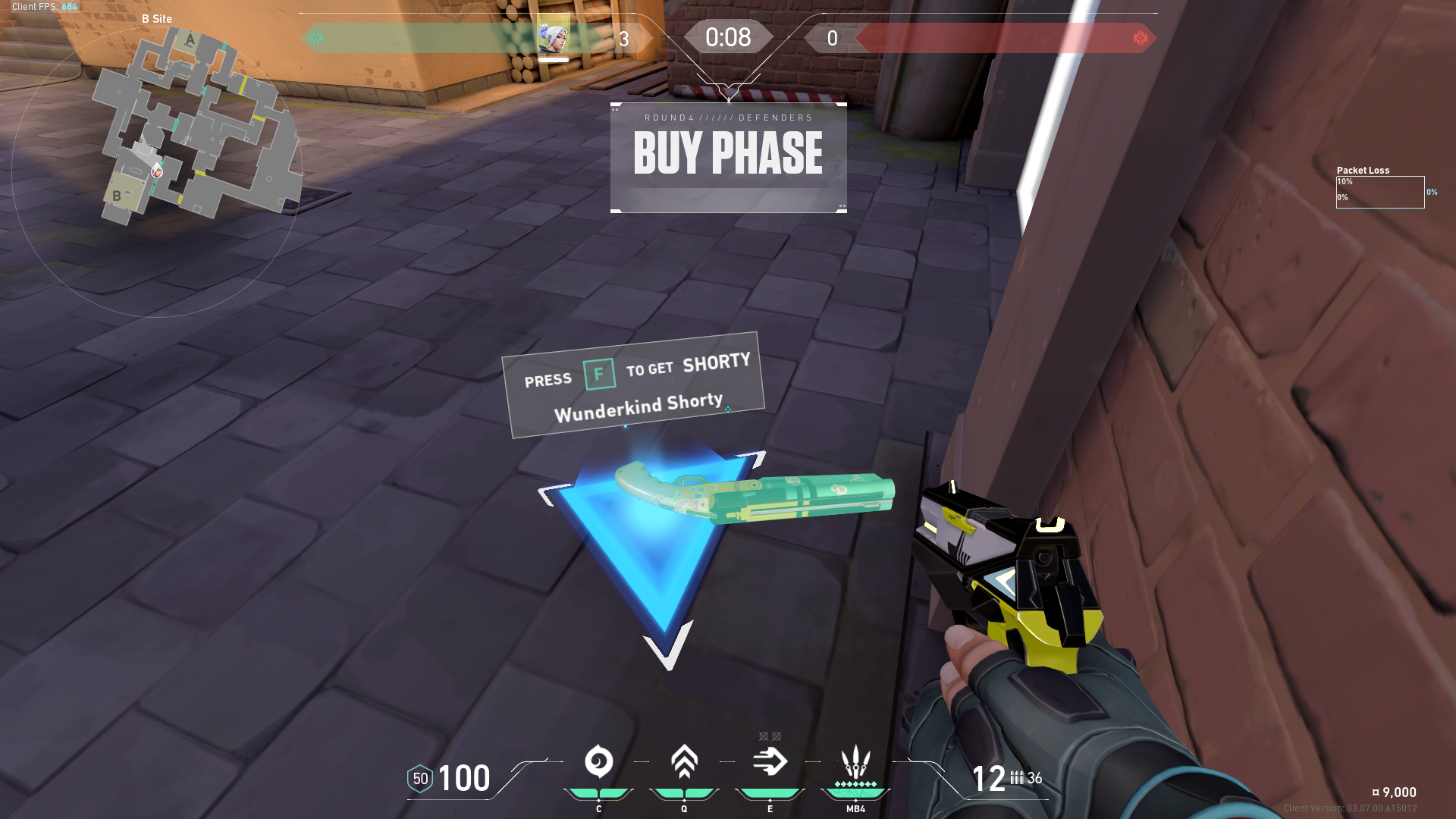Trigger the Tailwind dash ability
The image size is (1456, 819).
tap(770, 761)
